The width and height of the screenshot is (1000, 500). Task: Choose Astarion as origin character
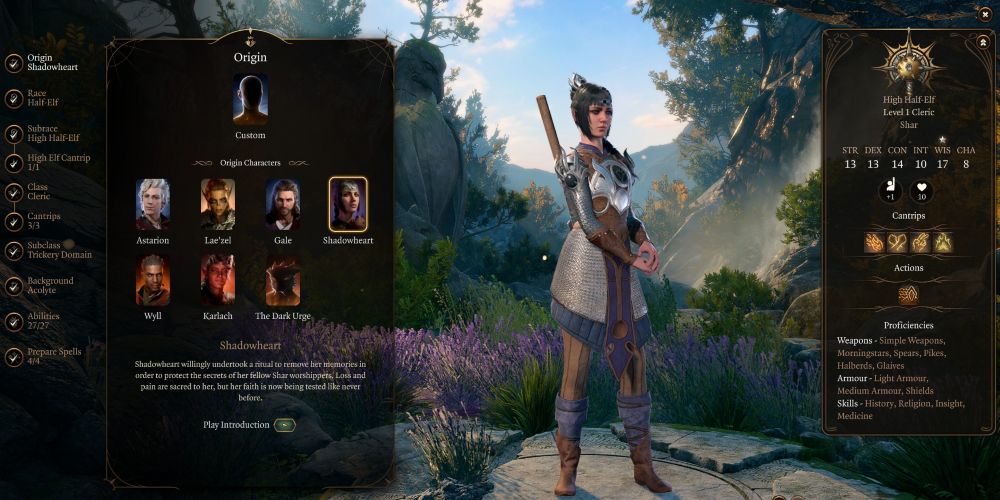[x=153, y=205]
